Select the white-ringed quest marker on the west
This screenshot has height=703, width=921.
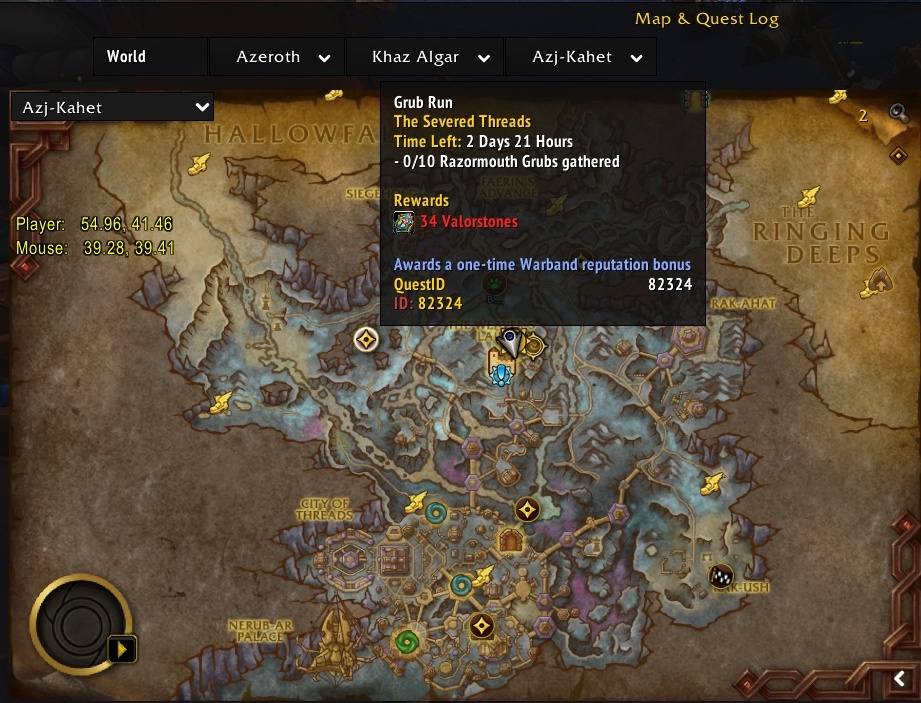coord(366,340)
